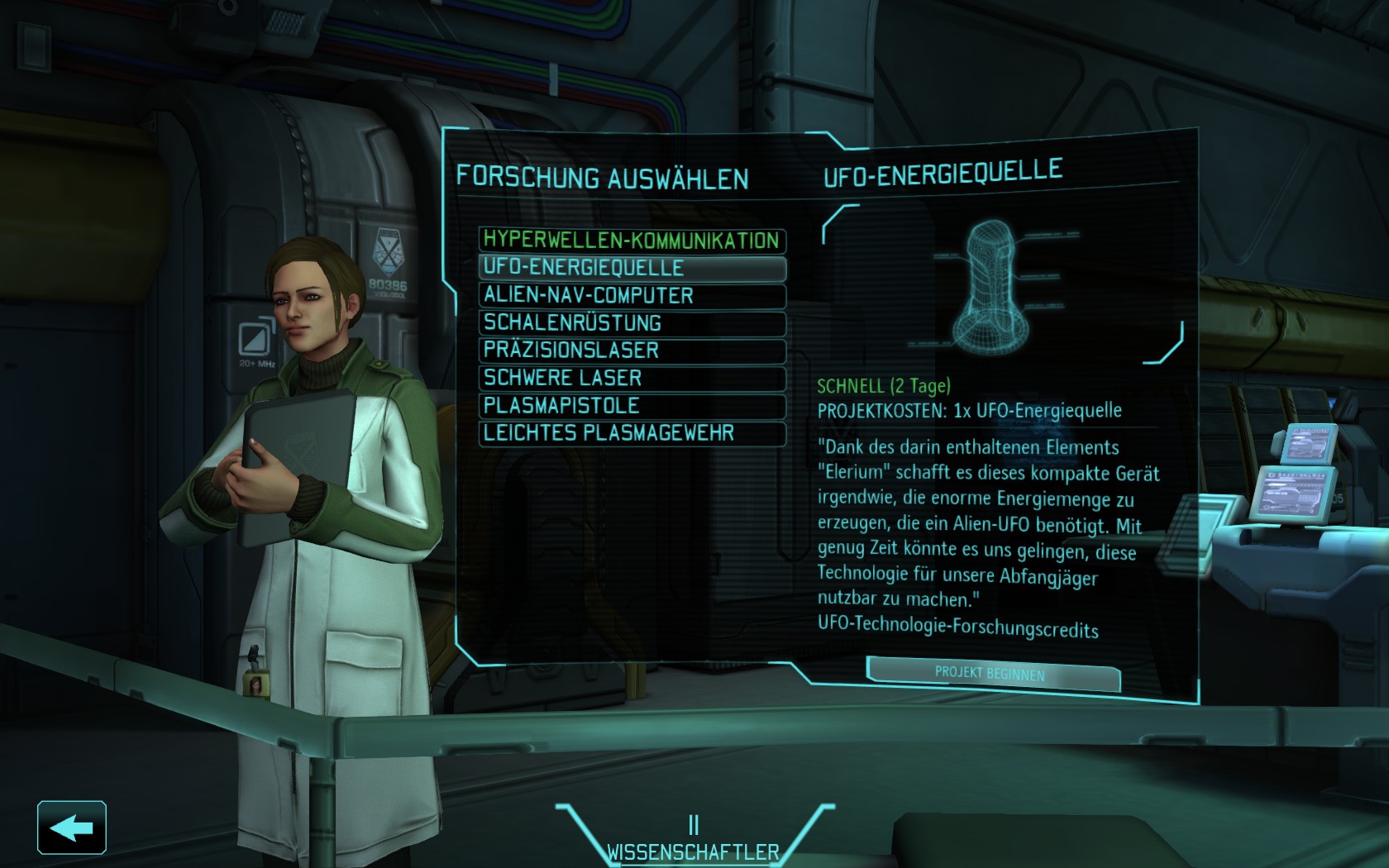This screenshot has width=1389, height=868.
Task: Select Alien-Nav-Computer from the list
Action: [x=632, y=295]
